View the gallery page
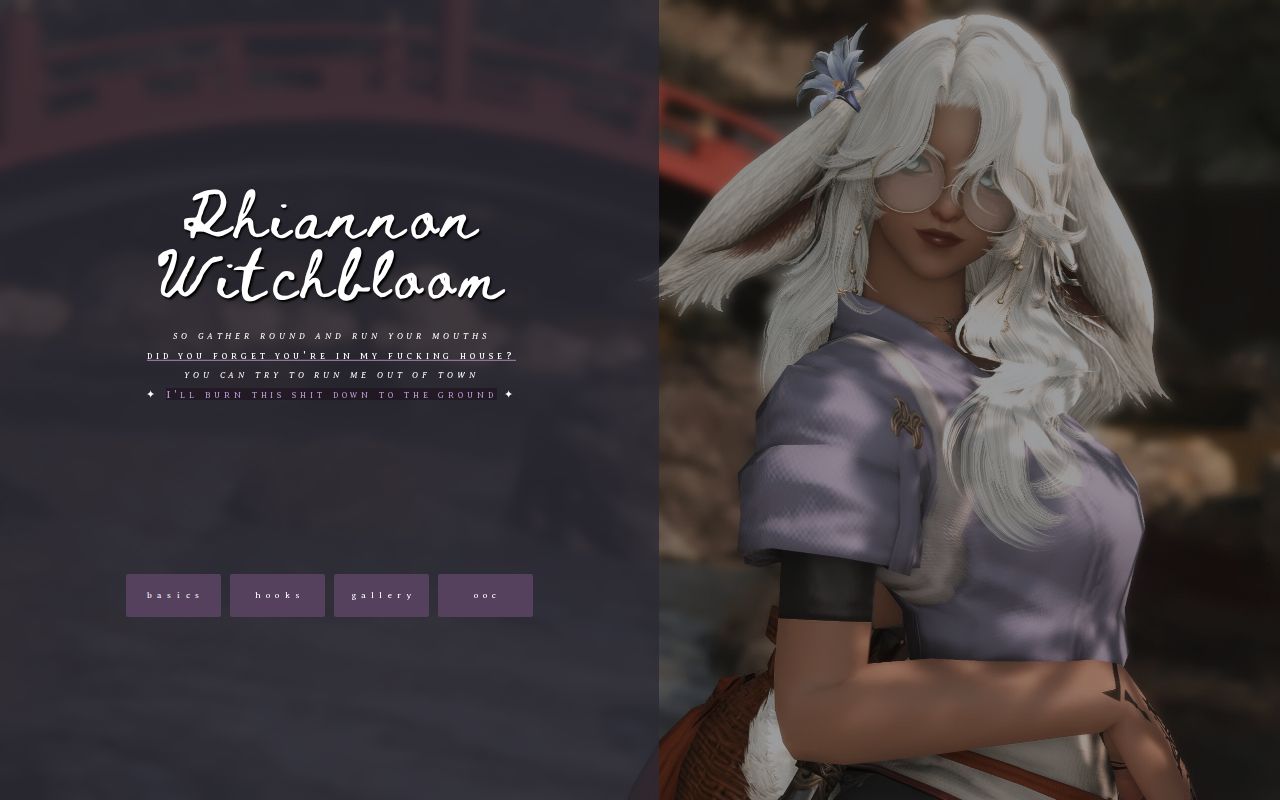 pos(381,595)
